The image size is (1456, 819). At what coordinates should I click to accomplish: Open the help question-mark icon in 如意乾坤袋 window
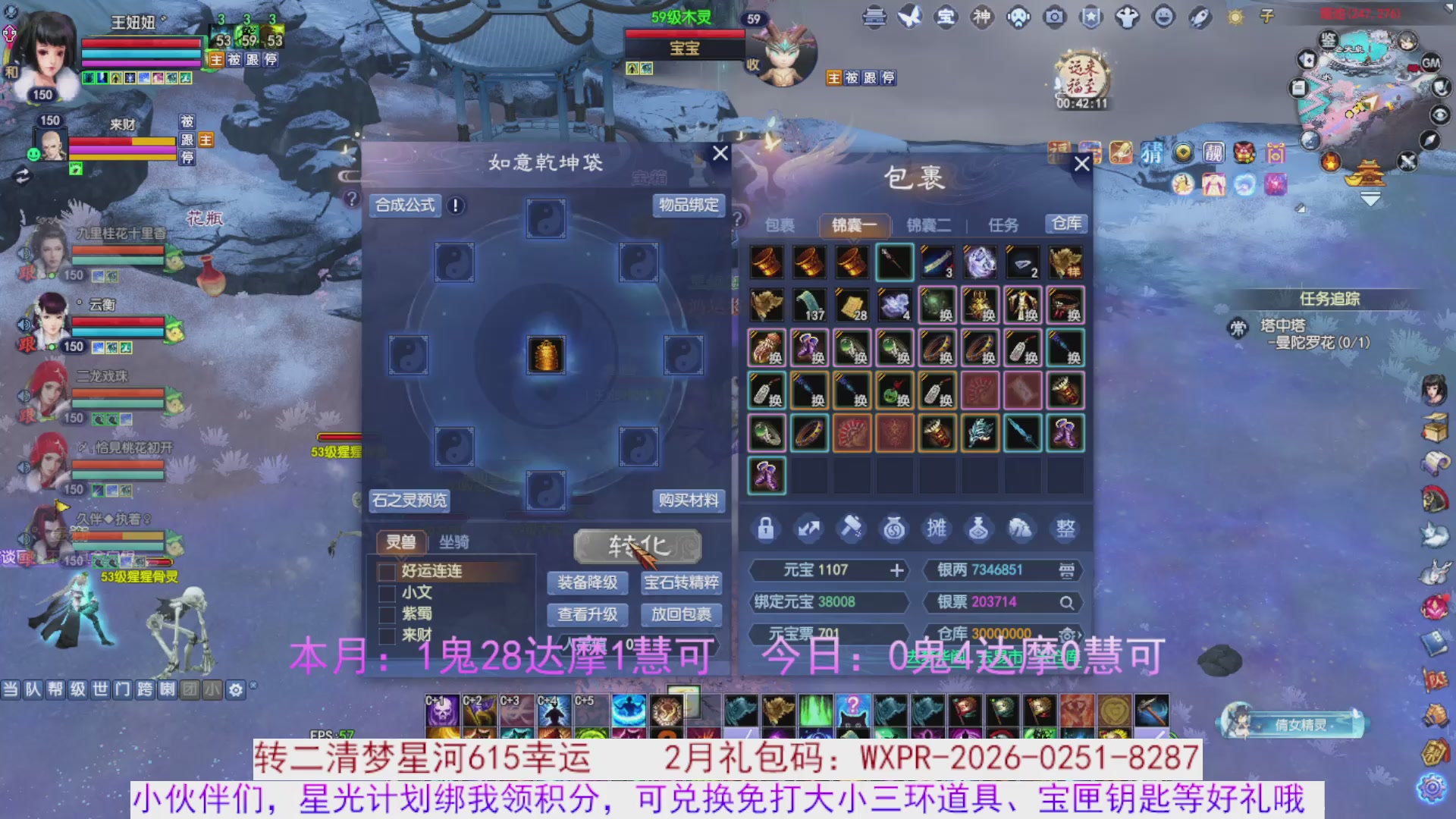point(351,199)
